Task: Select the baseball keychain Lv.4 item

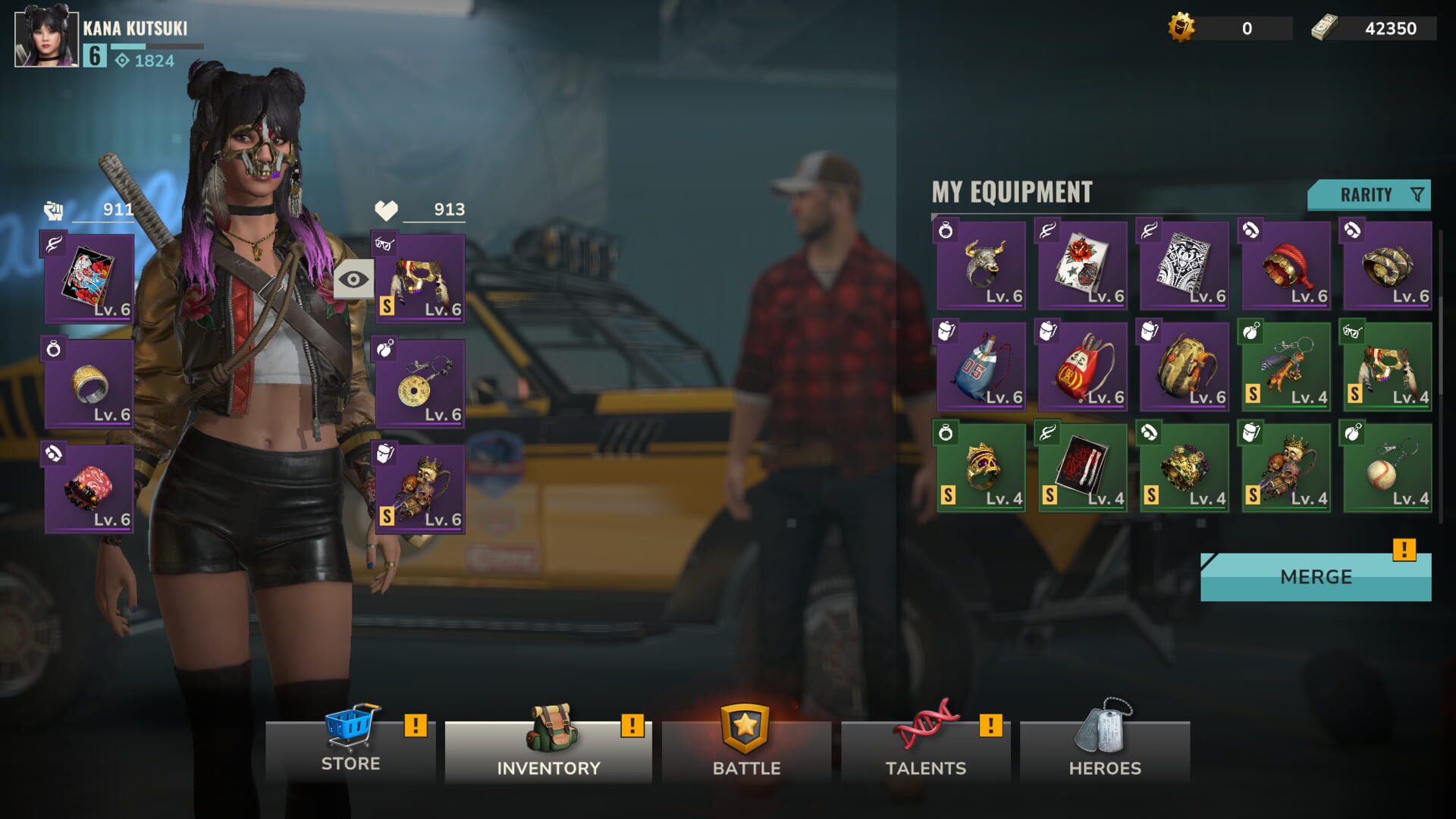Action: pyautogui.click(x=1387, y=466)
